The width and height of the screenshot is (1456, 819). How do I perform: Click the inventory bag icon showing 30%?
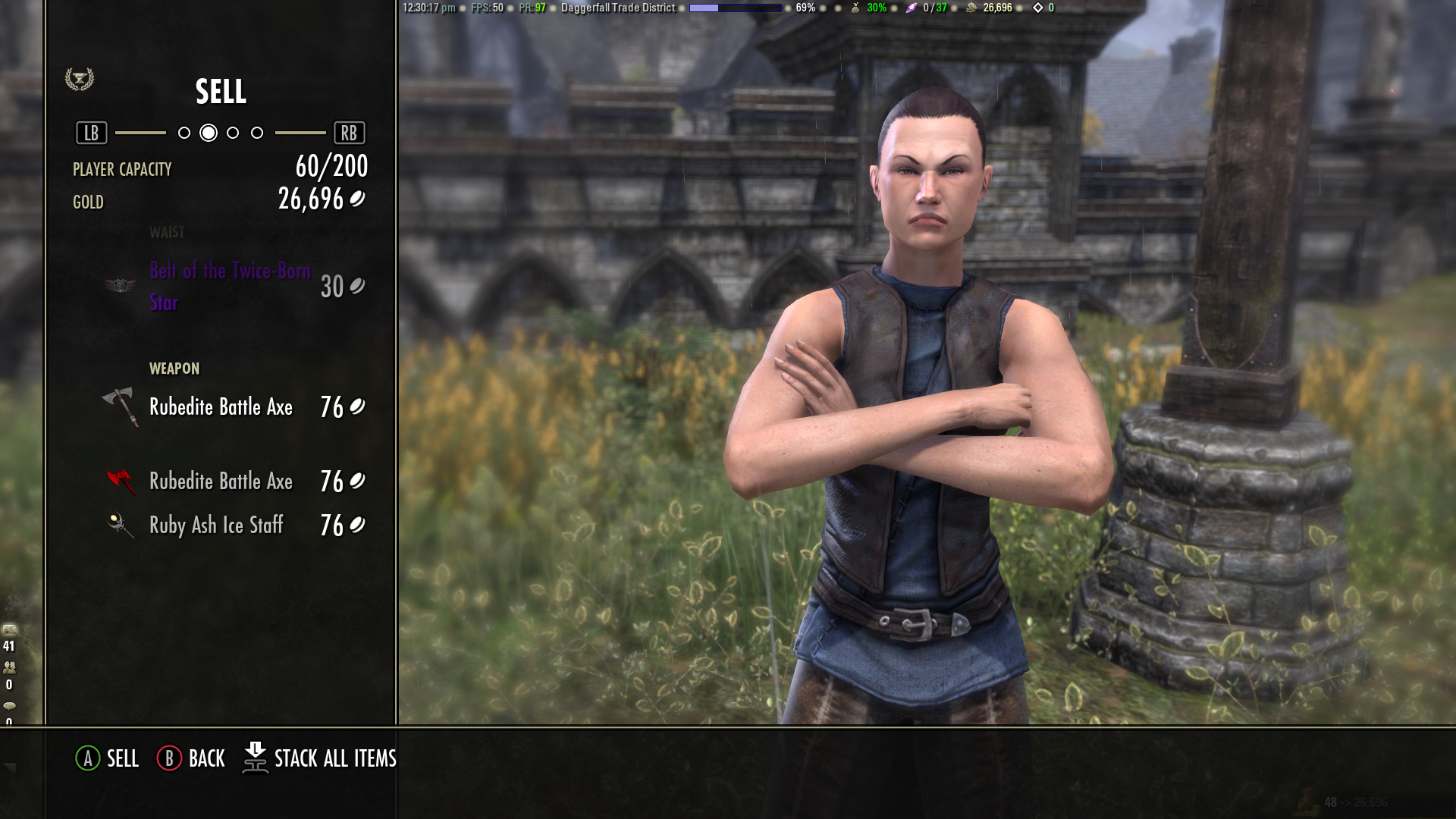(x=855, y=8)
